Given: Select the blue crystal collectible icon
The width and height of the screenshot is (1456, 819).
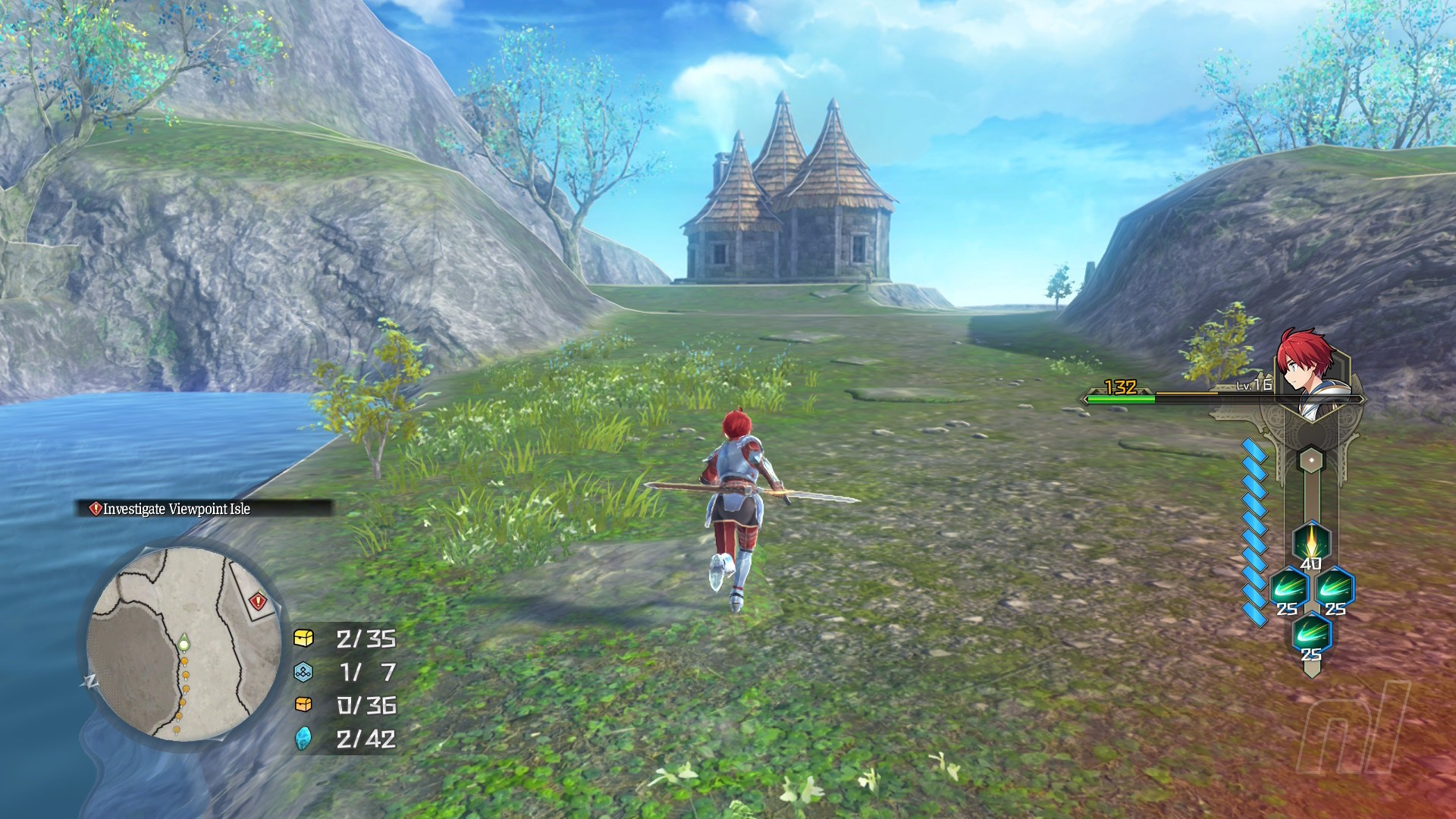Looking at the screenshot, I should point(303,738).
